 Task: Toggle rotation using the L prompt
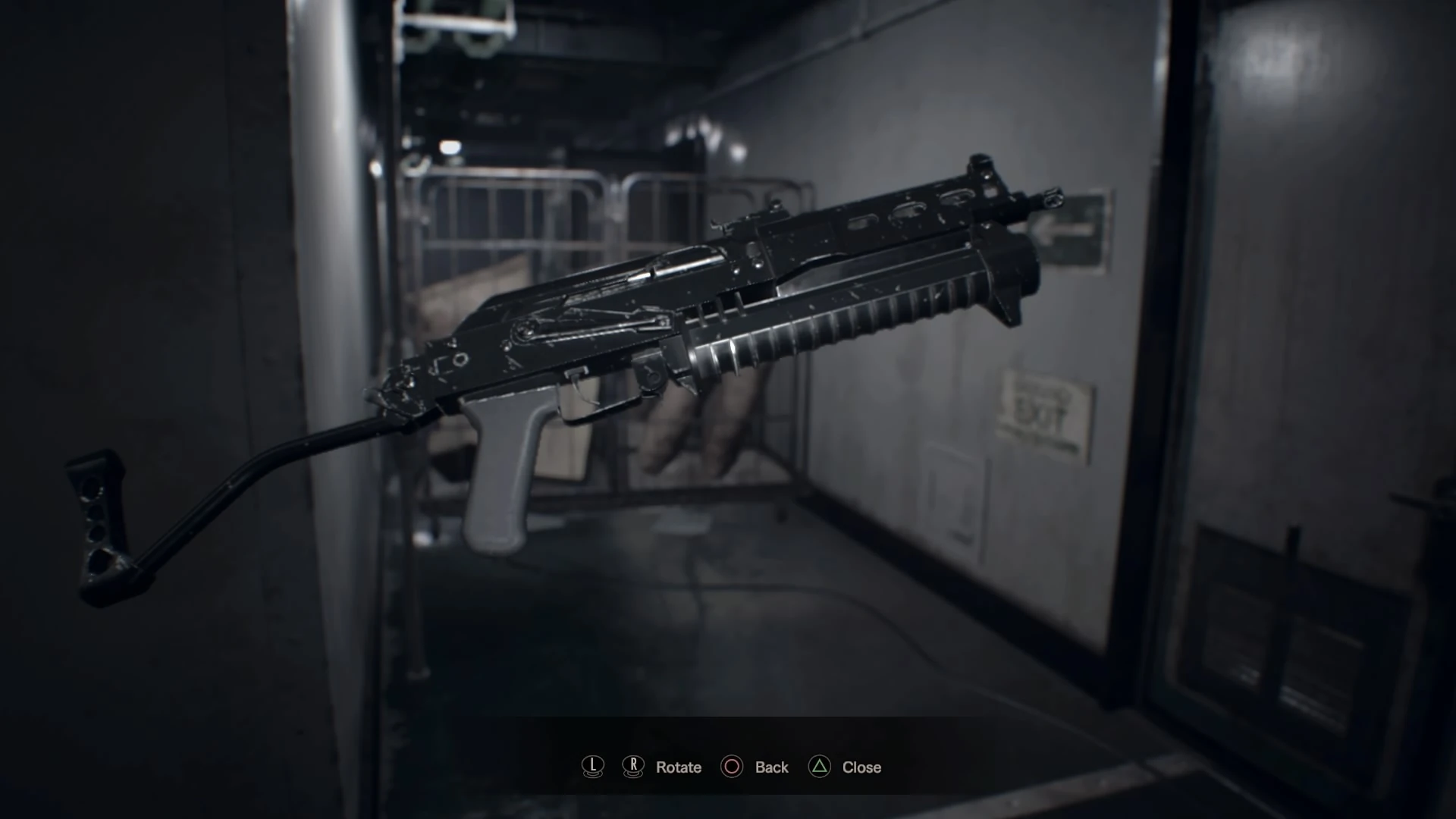593,767
